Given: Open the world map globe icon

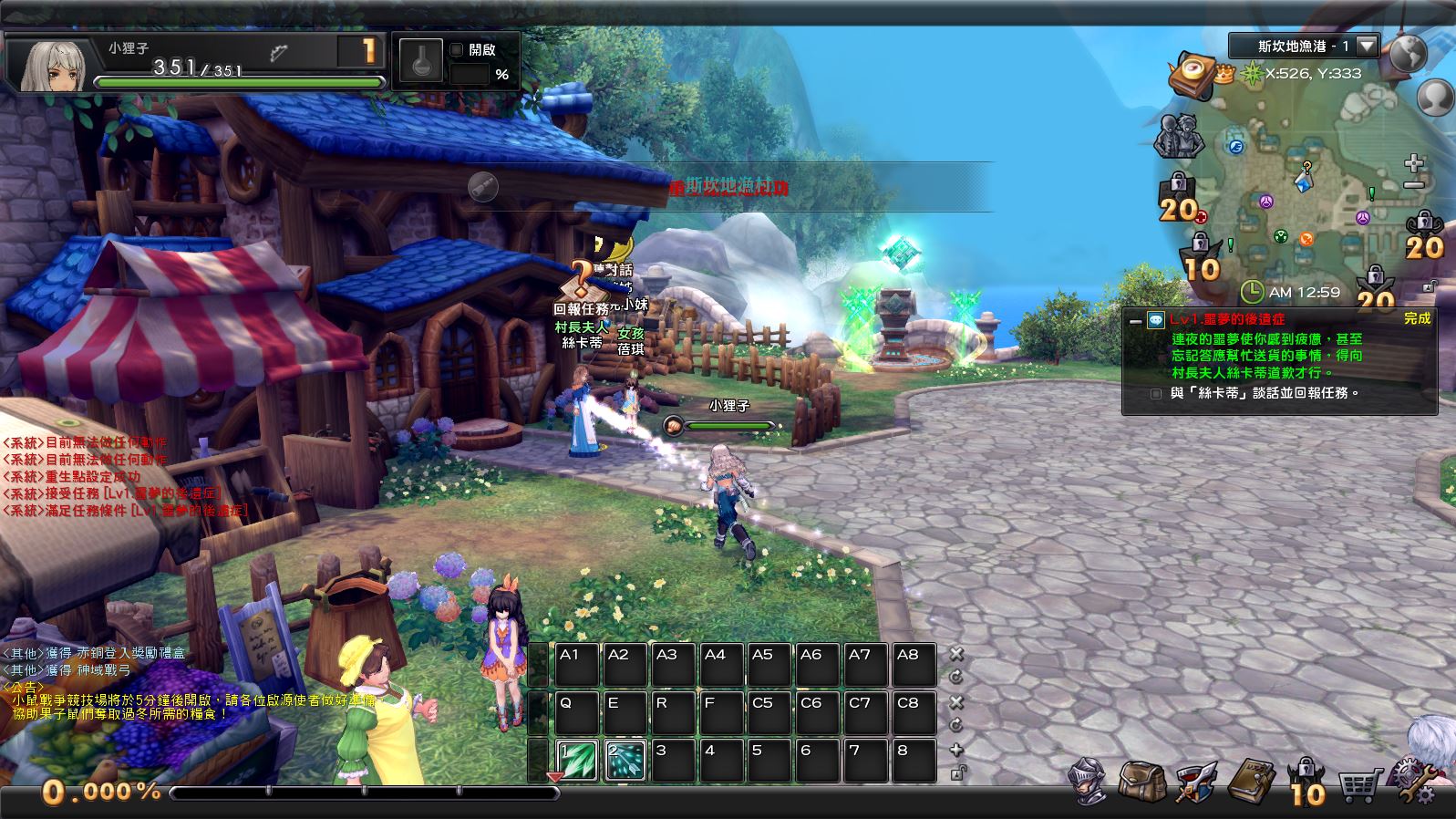Looking at the screenshot, I should pyautogui.click(x=1408, y=54).
